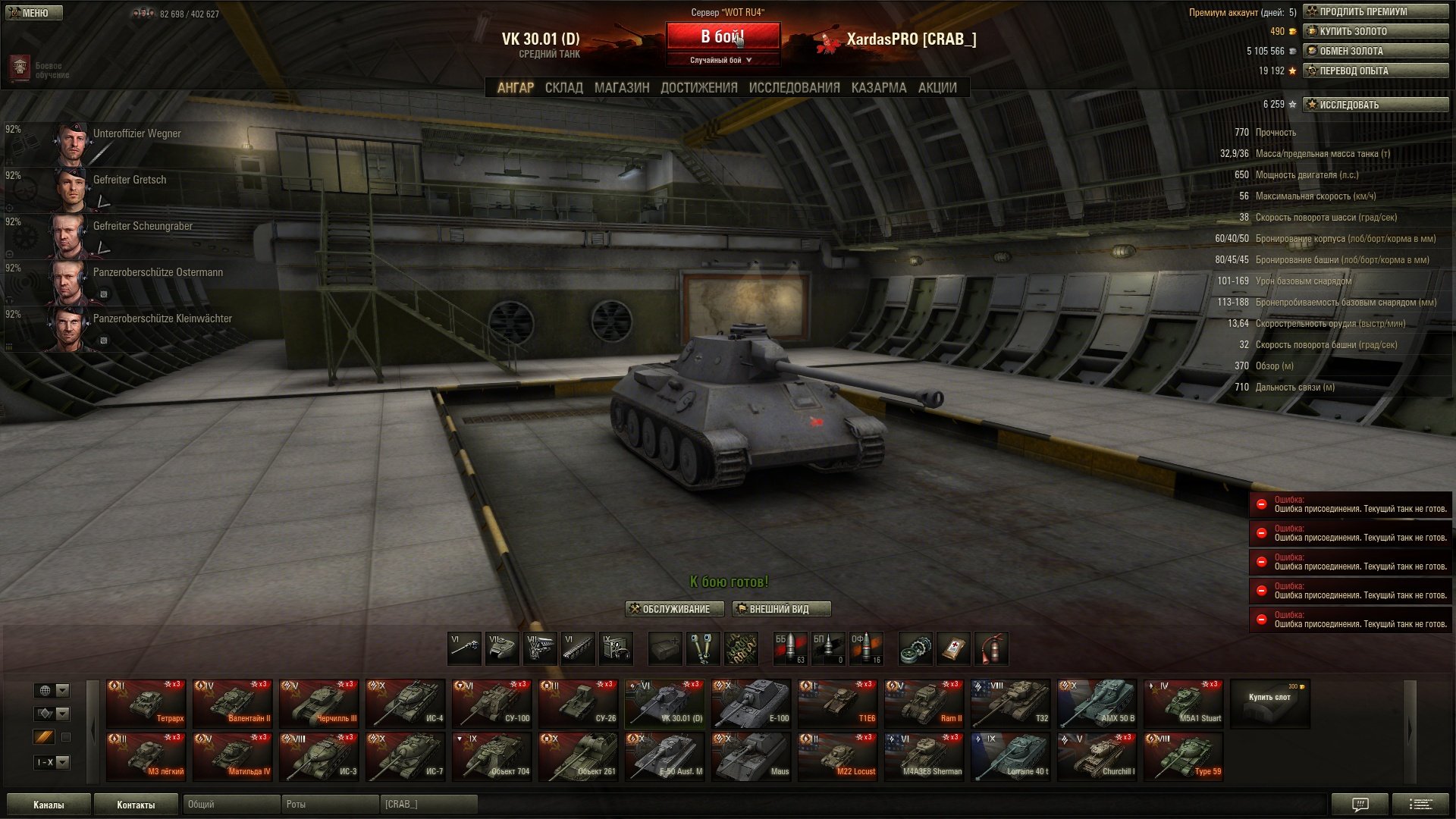Open the ВНЕШНИЙ ВИД customization
Screen dimensions: 1456x819
pyautogui.click(x=781, y=609)
